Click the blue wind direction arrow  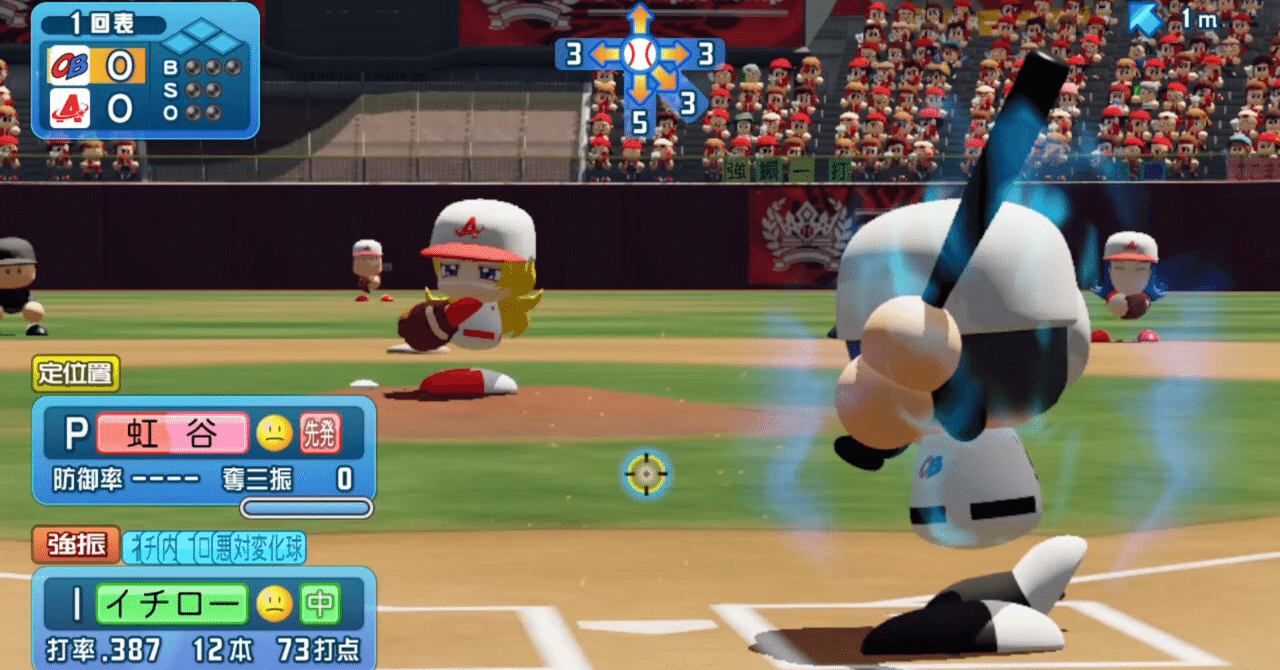(x=1146, y=18)
